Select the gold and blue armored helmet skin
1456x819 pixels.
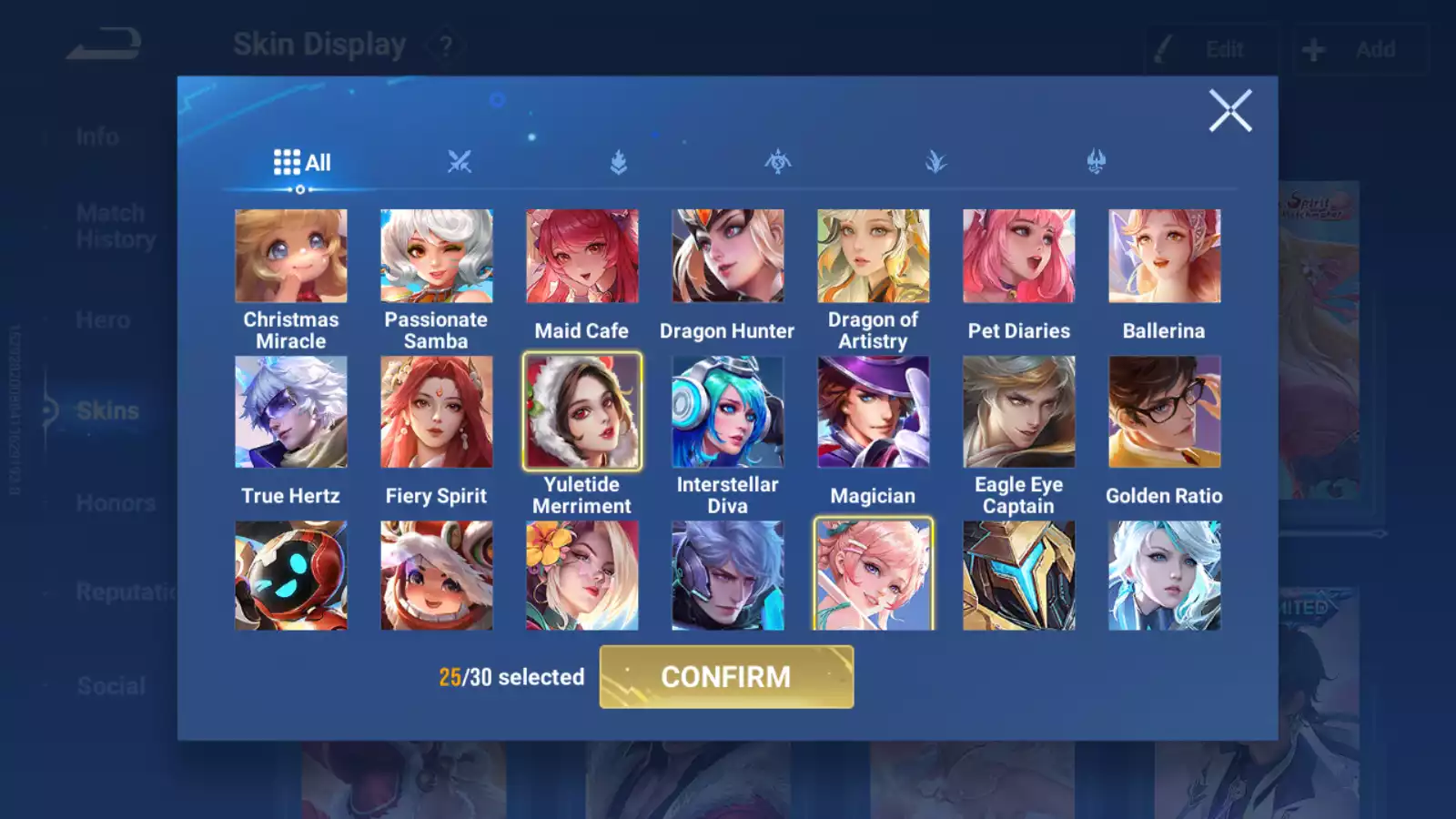pyautogui.click(x=1019, y=575)
